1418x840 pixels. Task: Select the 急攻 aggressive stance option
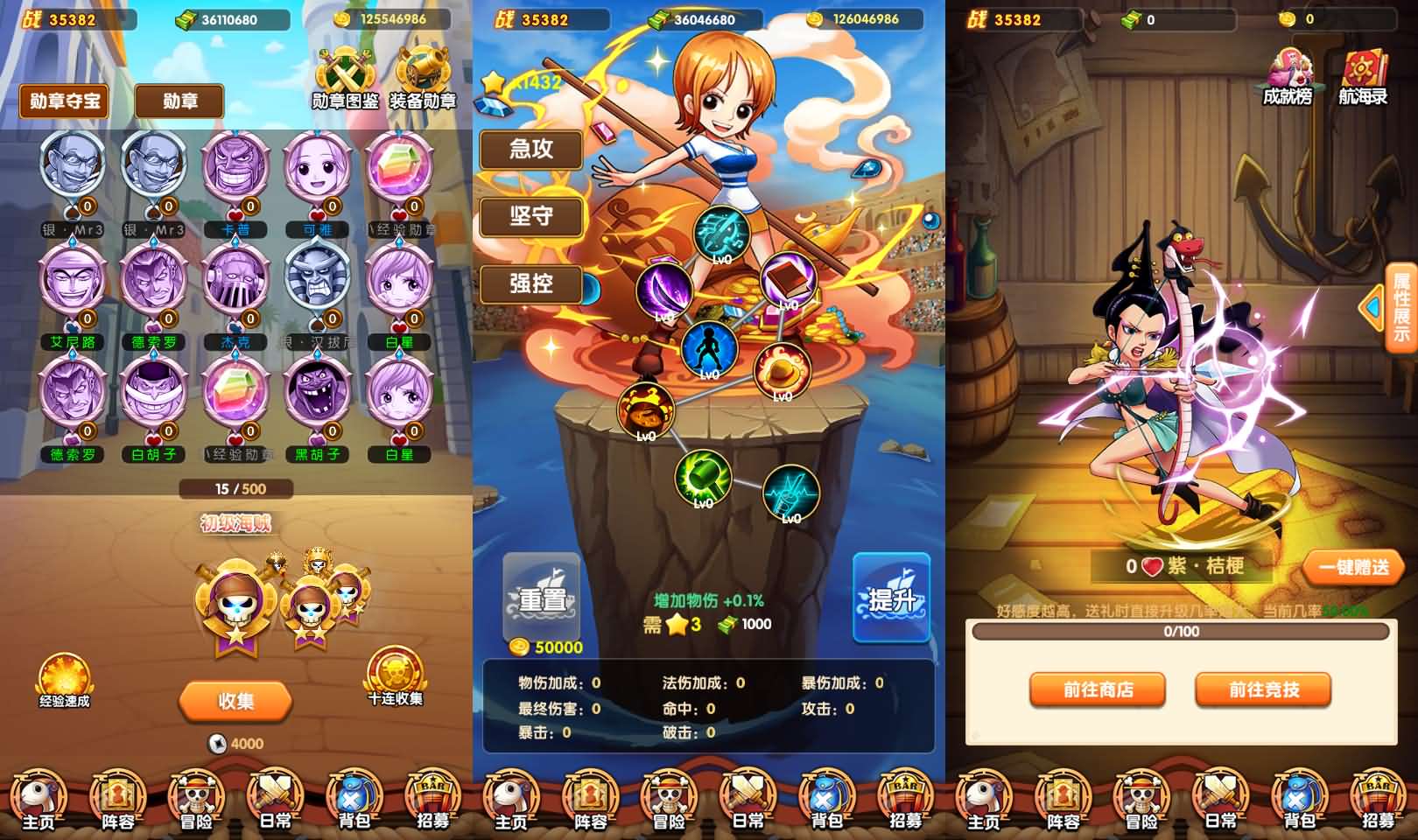(531, 150)
